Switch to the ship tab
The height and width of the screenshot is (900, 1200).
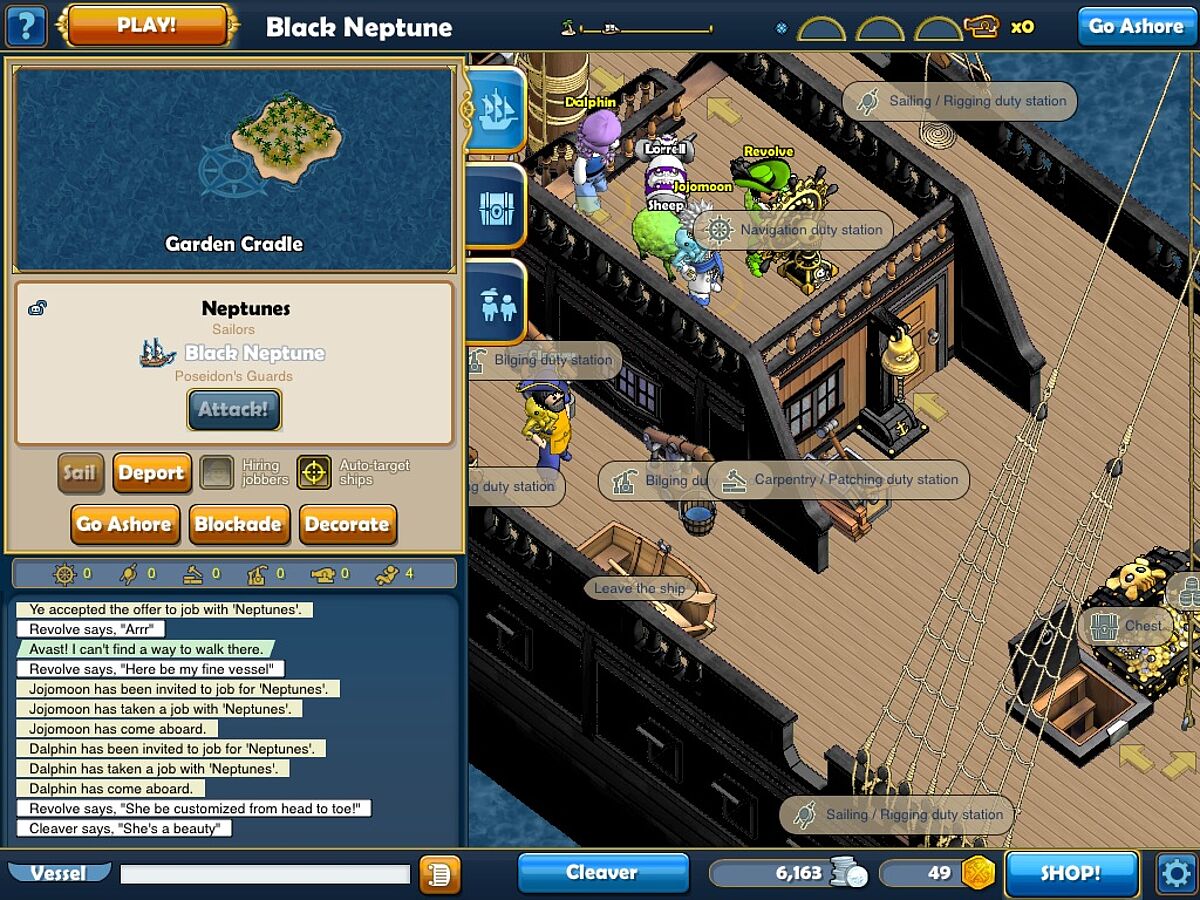pos(497,109)
